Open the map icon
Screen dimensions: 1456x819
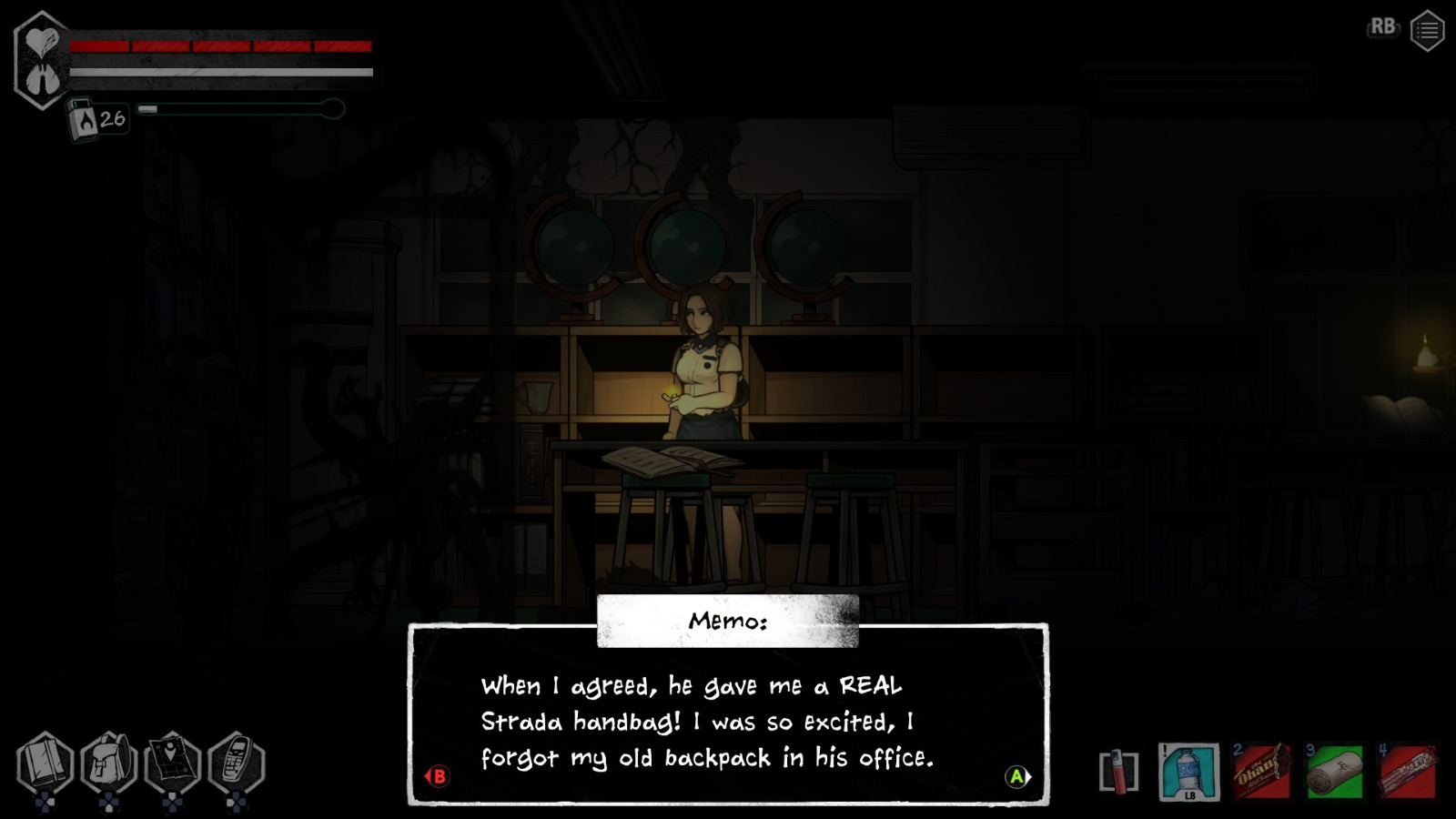coord(173,759)
